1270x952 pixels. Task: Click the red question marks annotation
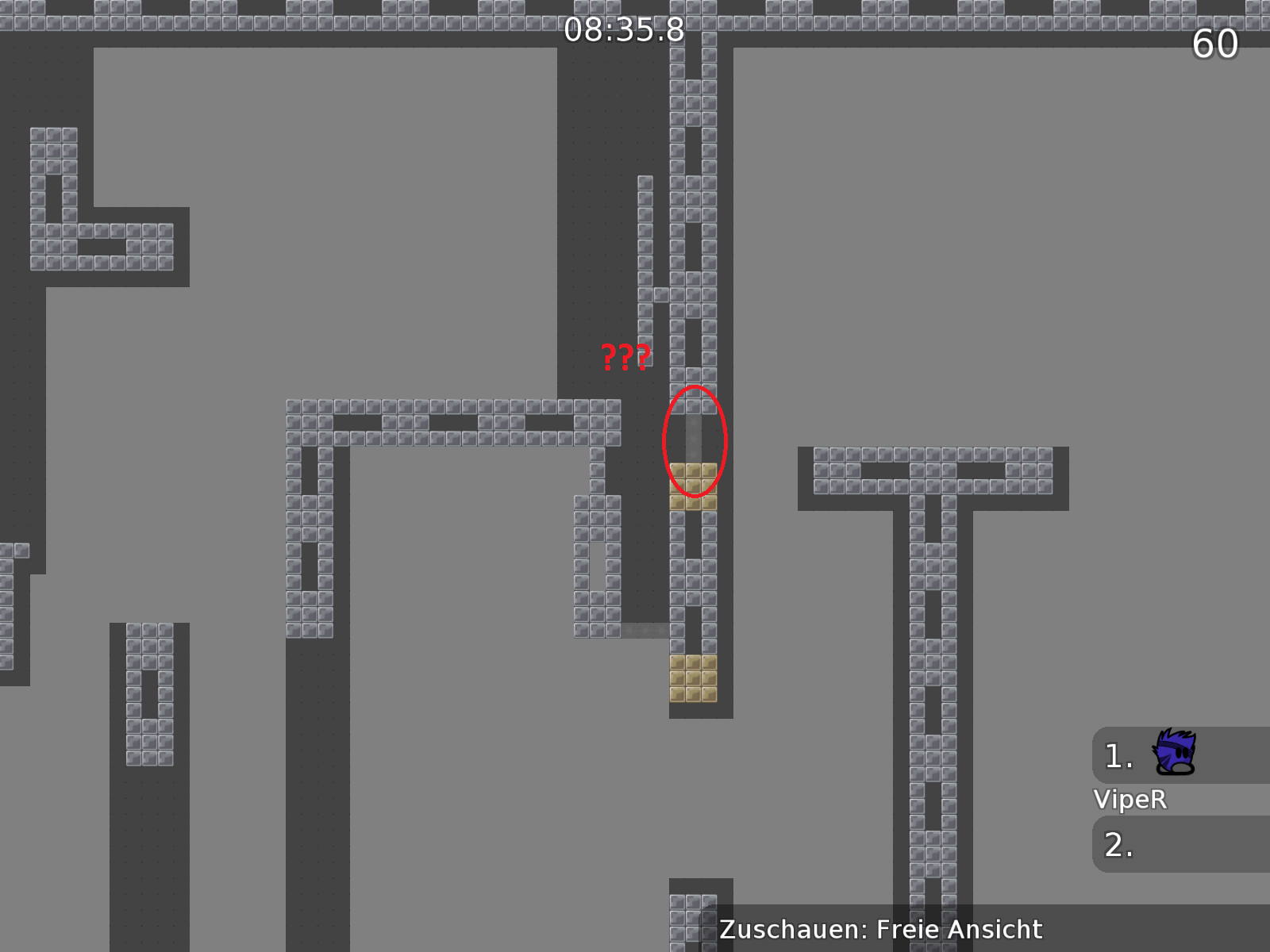tap(625, 357)
